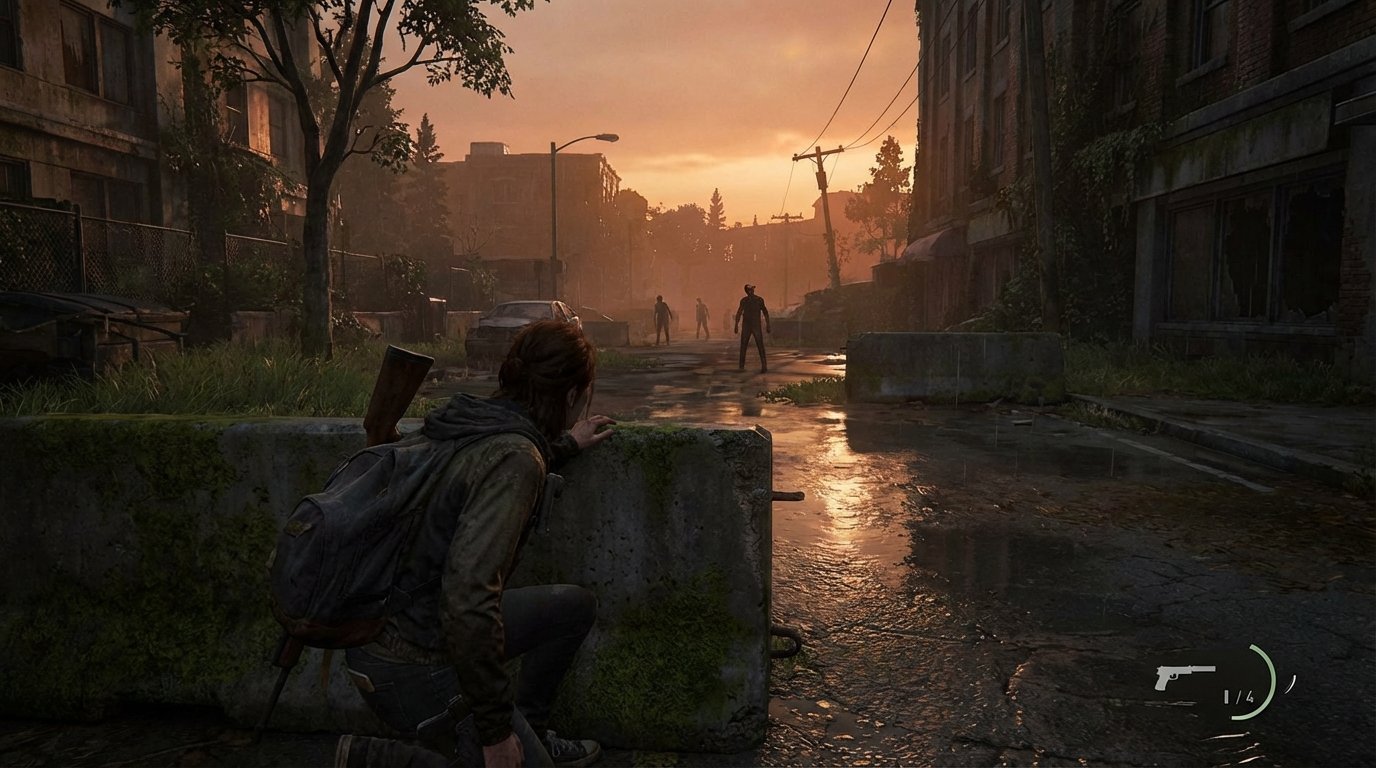Click the nearest infected enemy silhouette

click(x=750, y=320)
